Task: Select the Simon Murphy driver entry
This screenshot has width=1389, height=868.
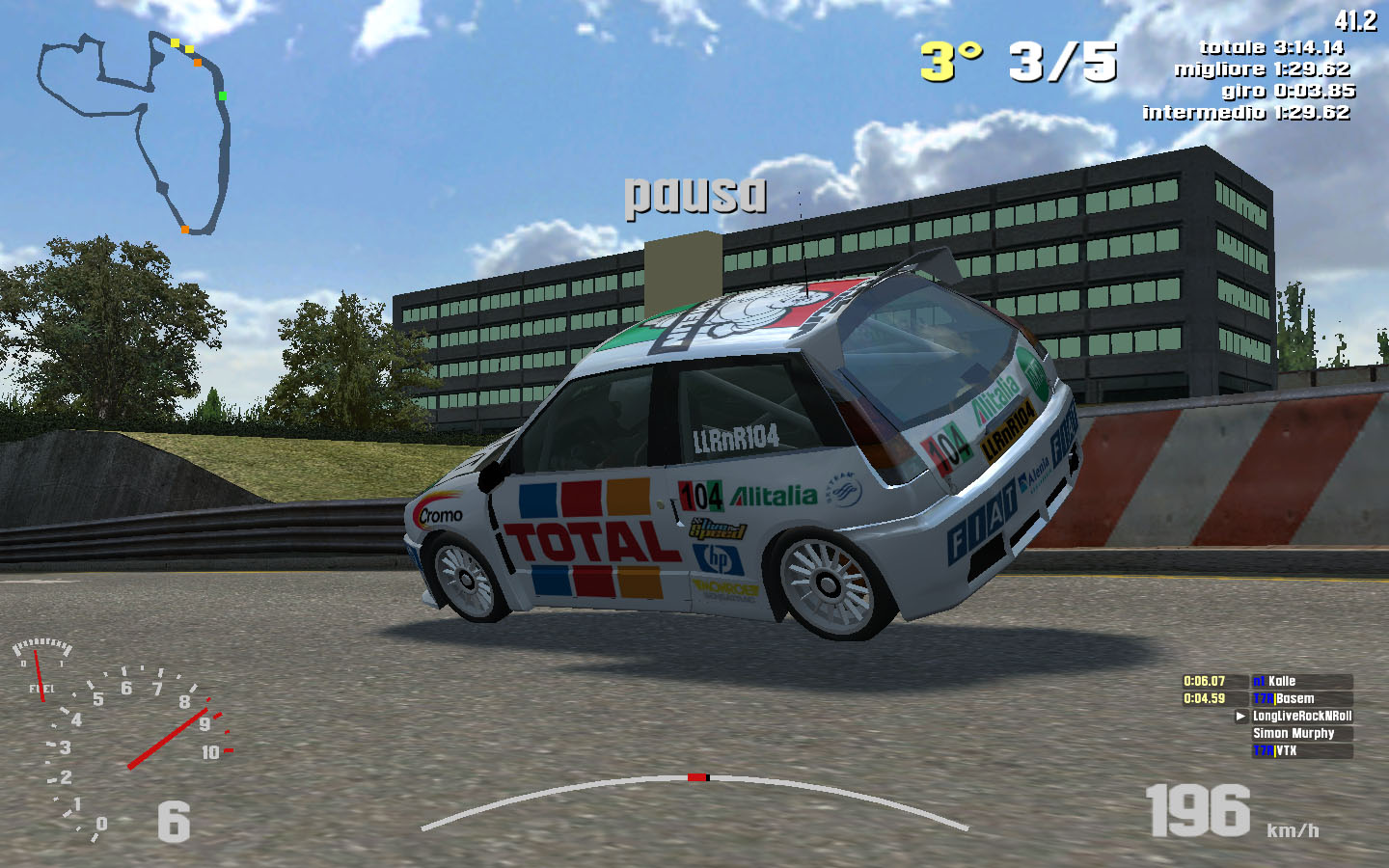Action: pos(1300,733)
